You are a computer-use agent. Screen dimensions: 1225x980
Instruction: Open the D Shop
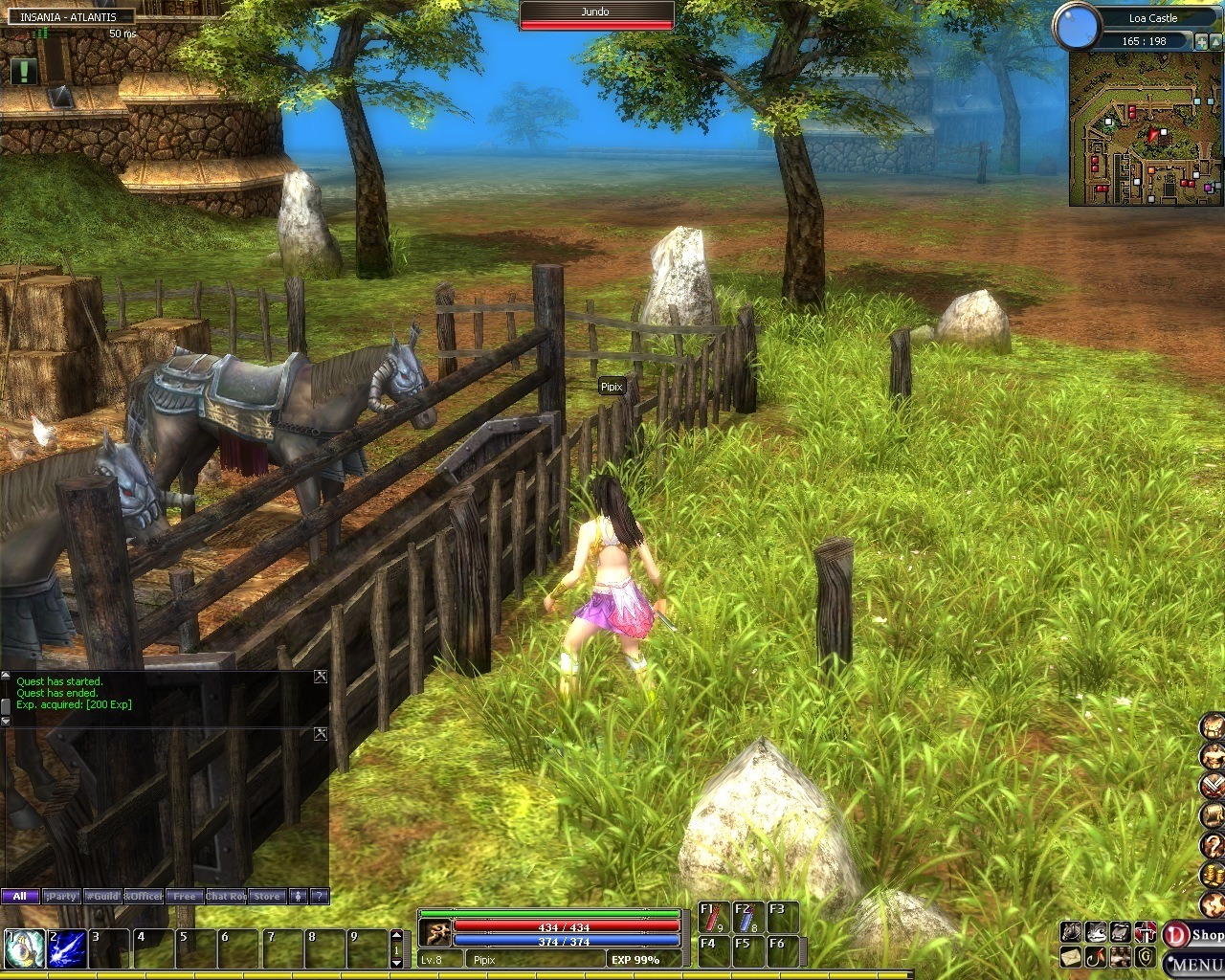point(1193,935)
